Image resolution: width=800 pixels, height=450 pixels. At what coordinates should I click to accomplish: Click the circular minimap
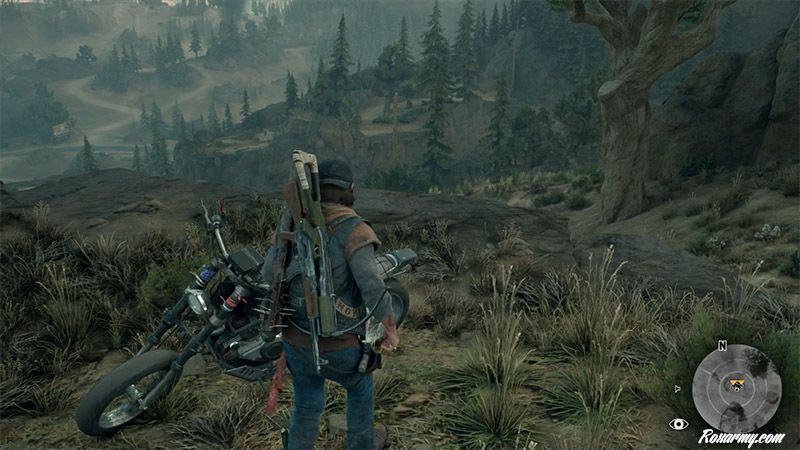[737, 388]
